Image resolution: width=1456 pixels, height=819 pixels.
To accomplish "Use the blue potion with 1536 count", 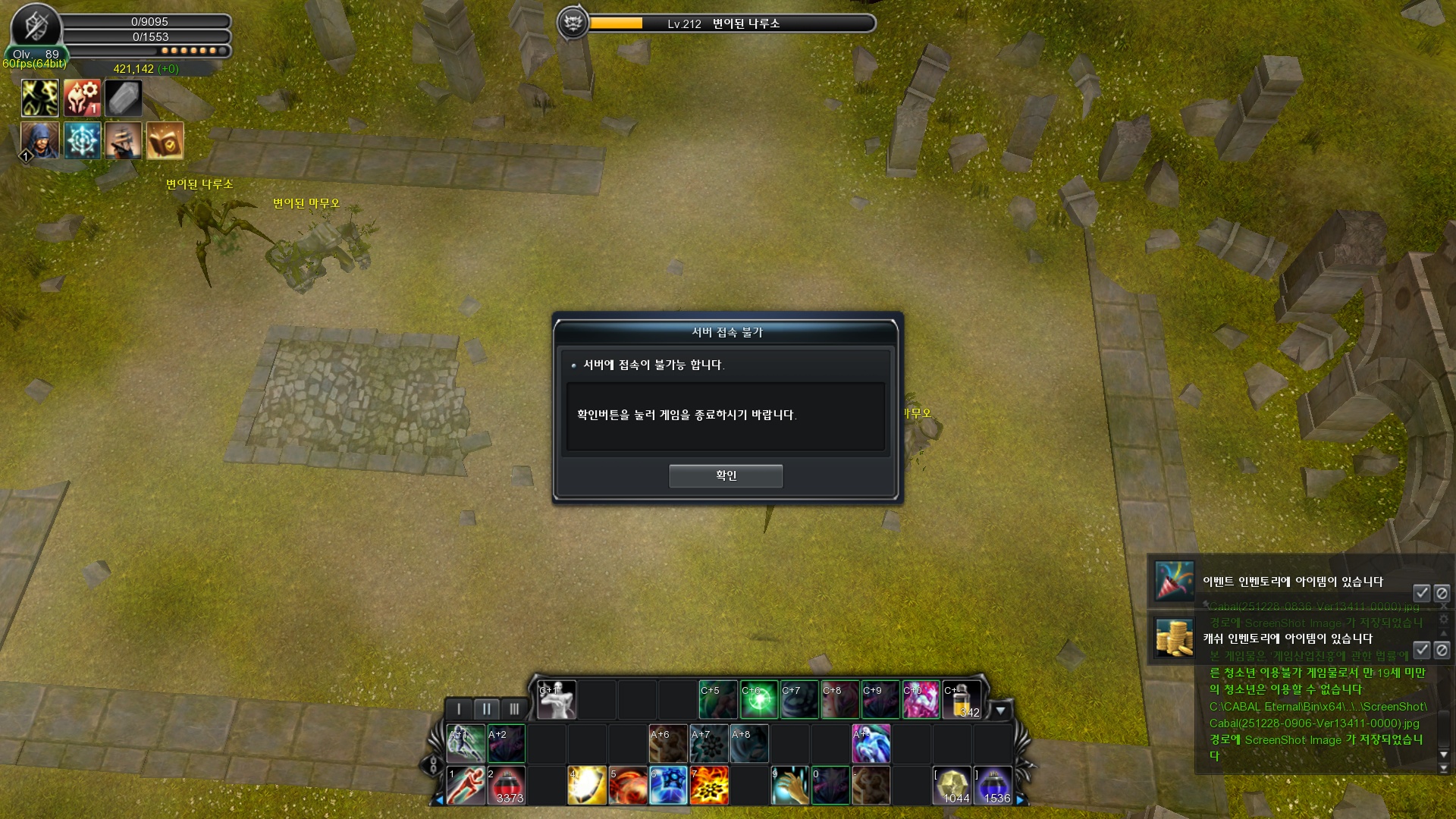I will click(x=993, y=785).
